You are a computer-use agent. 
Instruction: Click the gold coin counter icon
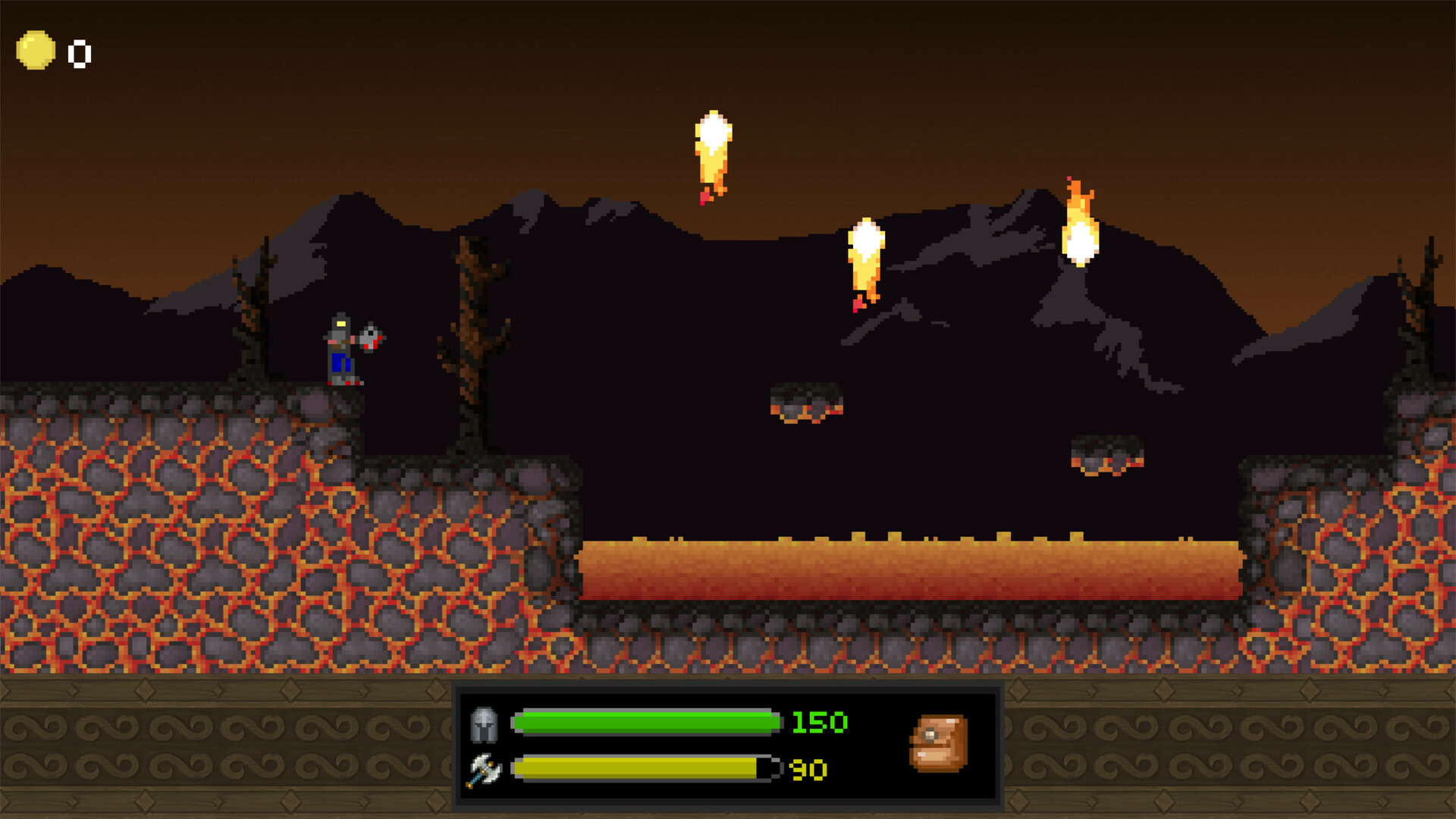pyautogui.click(x=37, y=50)
